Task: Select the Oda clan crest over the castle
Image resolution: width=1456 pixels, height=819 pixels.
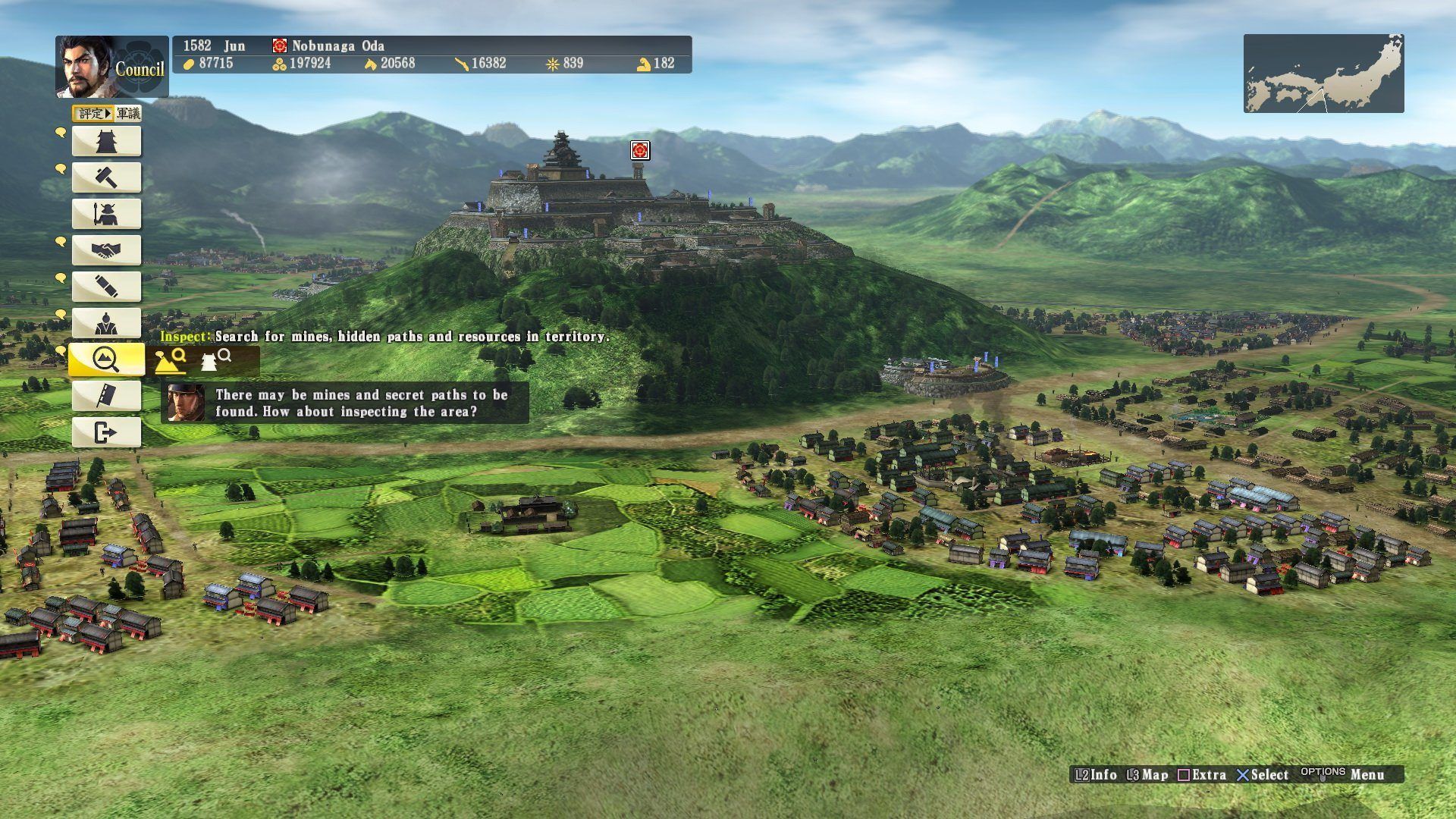Action: pyautogui.click(x=640, y=151)
